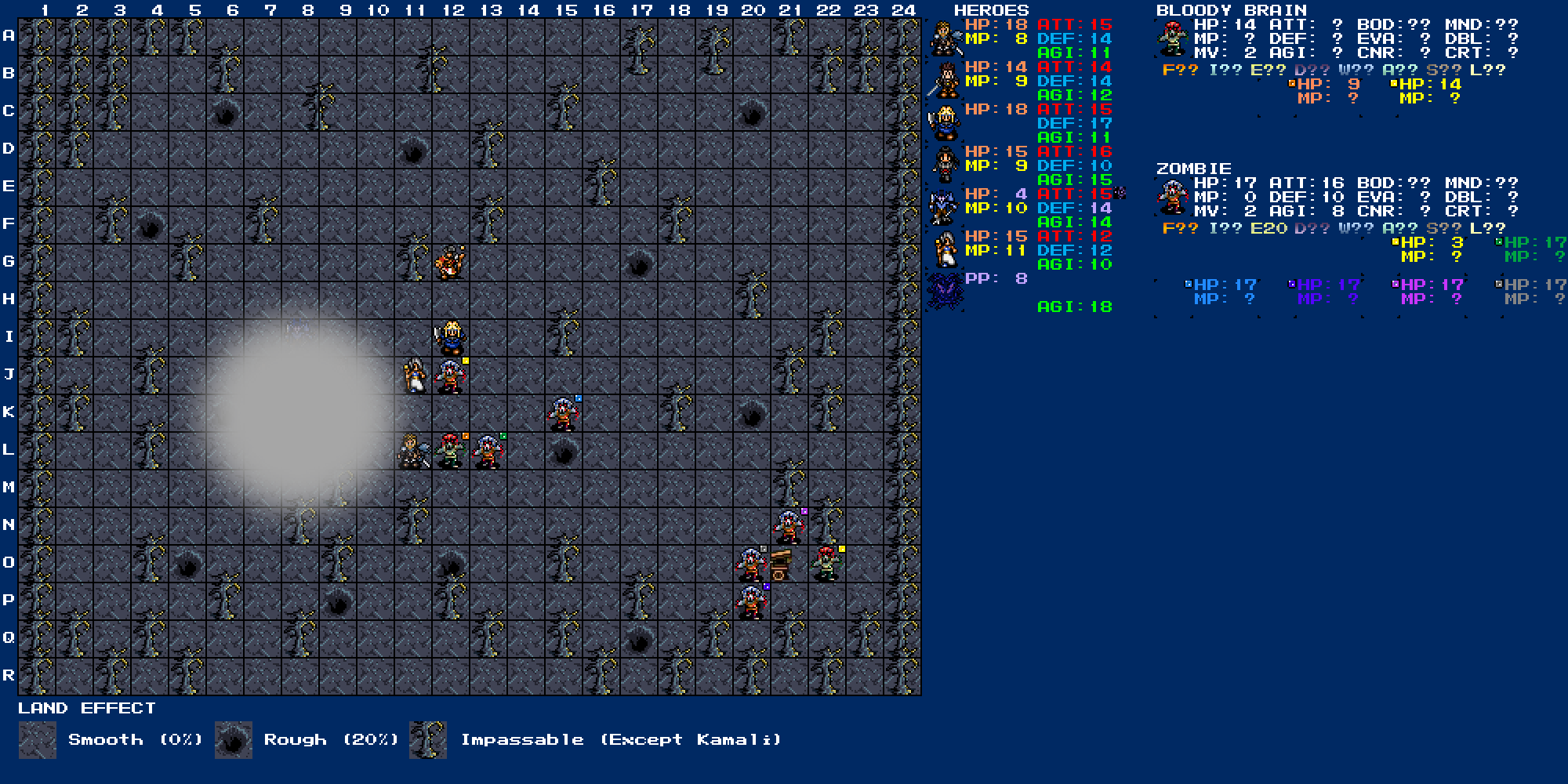
Task: Select the dark purple creature portrait with PP 8
Action: [944, 292]
